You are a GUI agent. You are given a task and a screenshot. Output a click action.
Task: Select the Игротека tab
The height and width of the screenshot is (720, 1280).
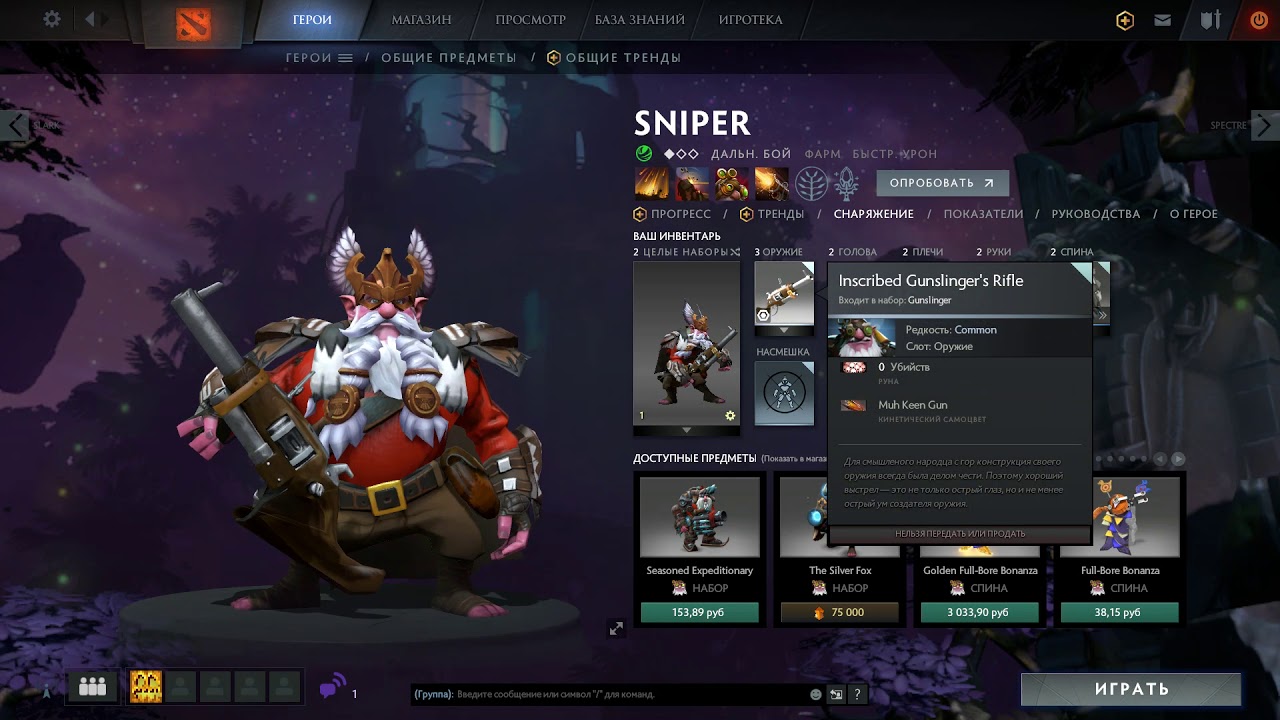750,20
